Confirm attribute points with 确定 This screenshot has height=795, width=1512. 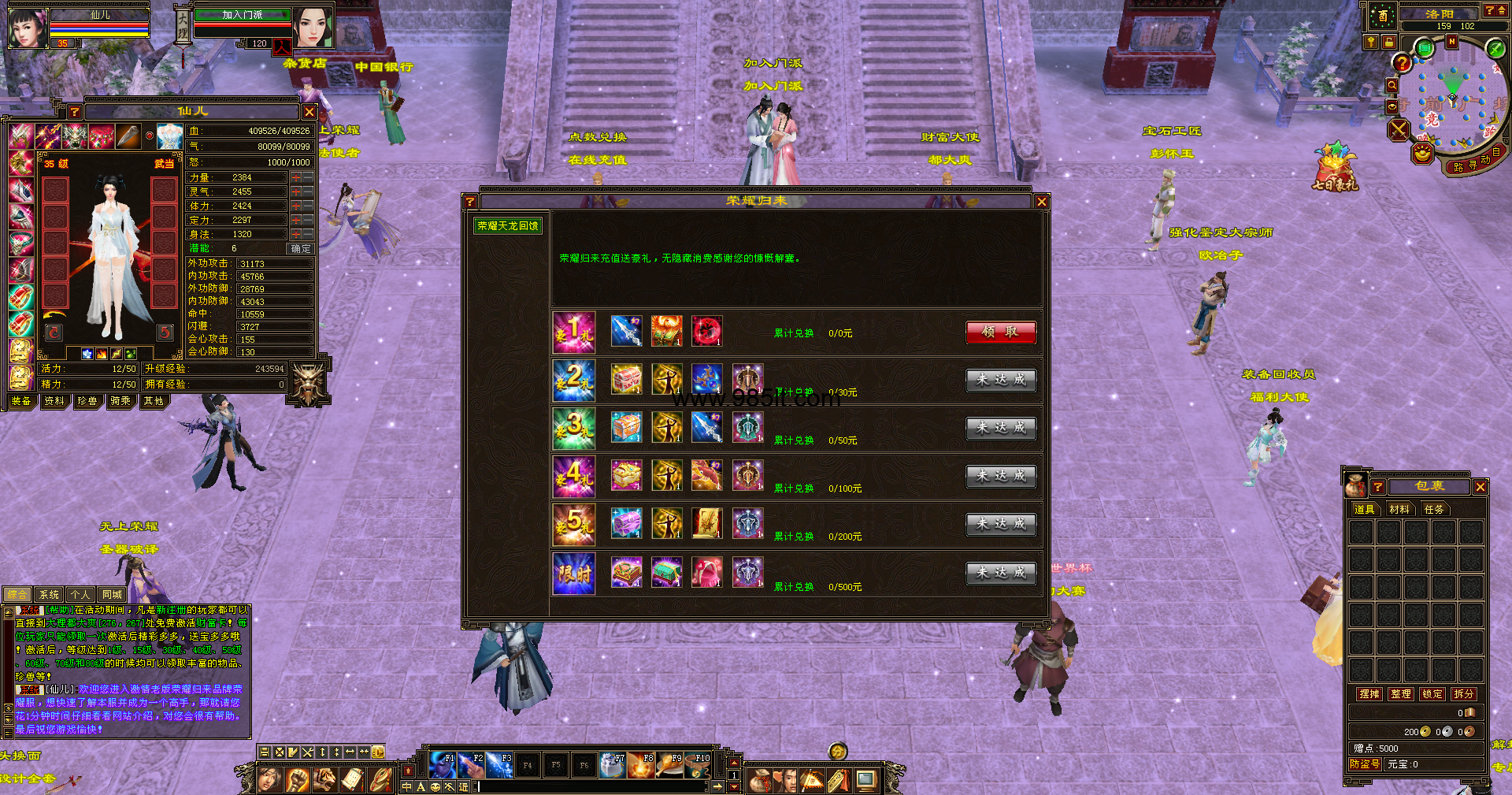(301, 248)
